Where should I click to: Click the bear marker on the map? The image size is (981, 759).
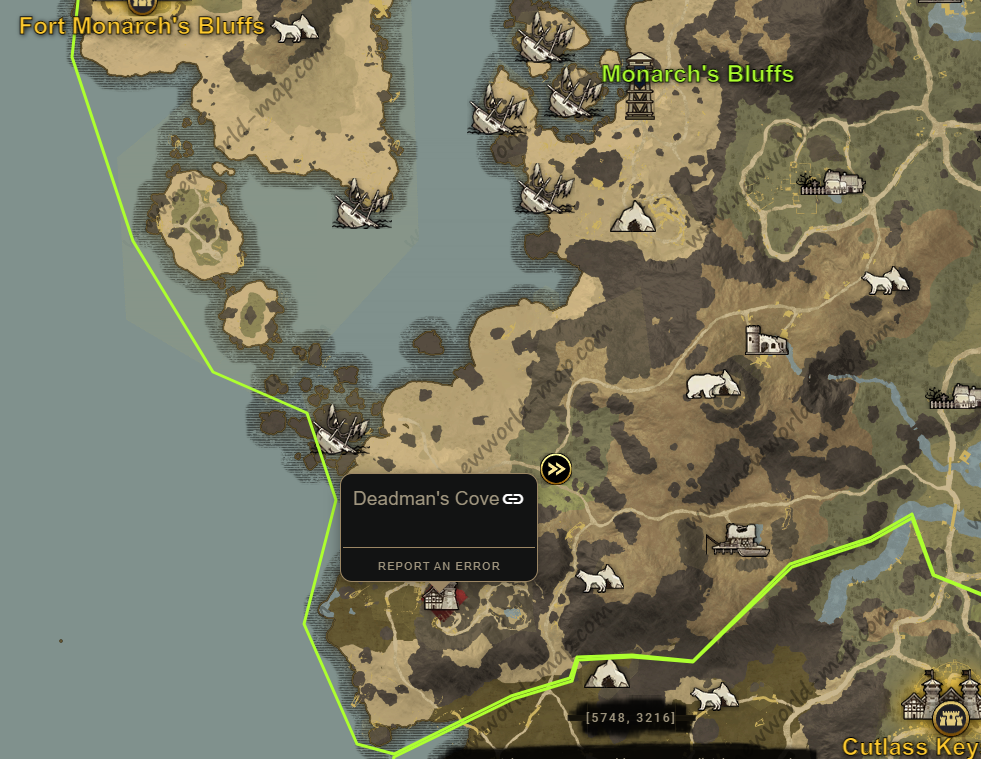pyautogui.click(x=712, y=383)
